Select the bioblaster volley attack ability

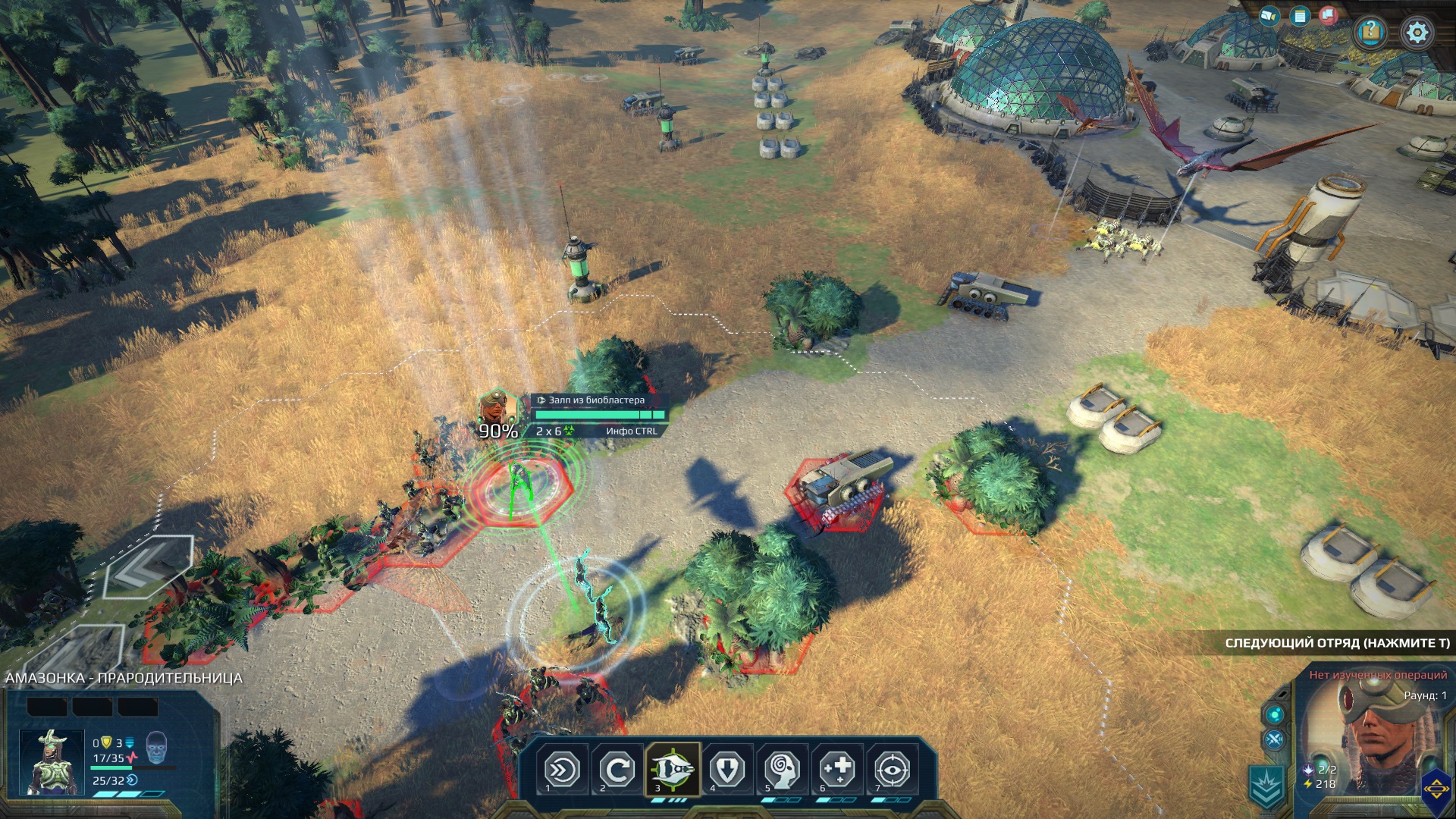(x=673, y=770)
